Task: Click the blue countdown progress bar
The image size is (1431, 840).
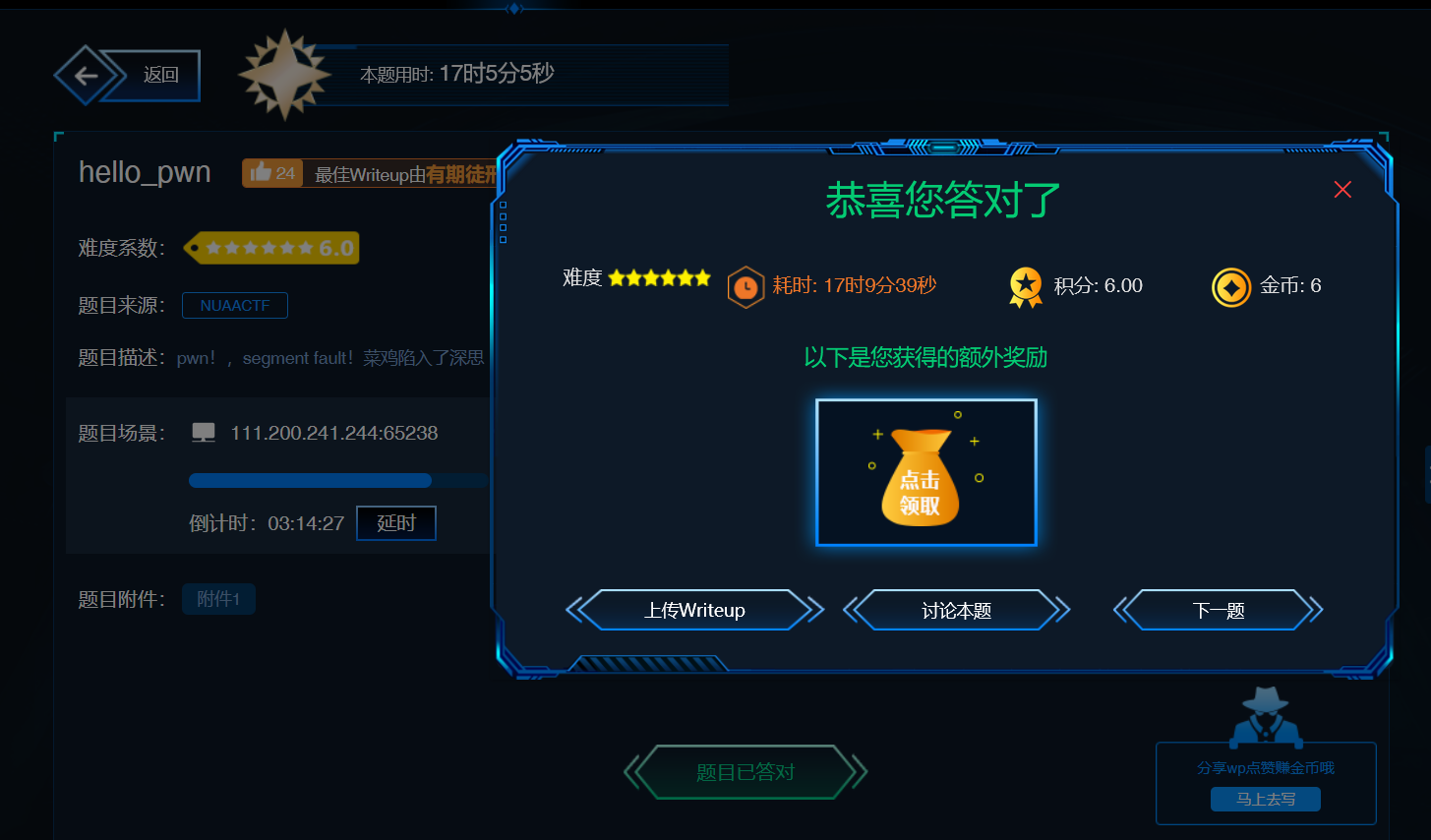Action: [310, 480]
